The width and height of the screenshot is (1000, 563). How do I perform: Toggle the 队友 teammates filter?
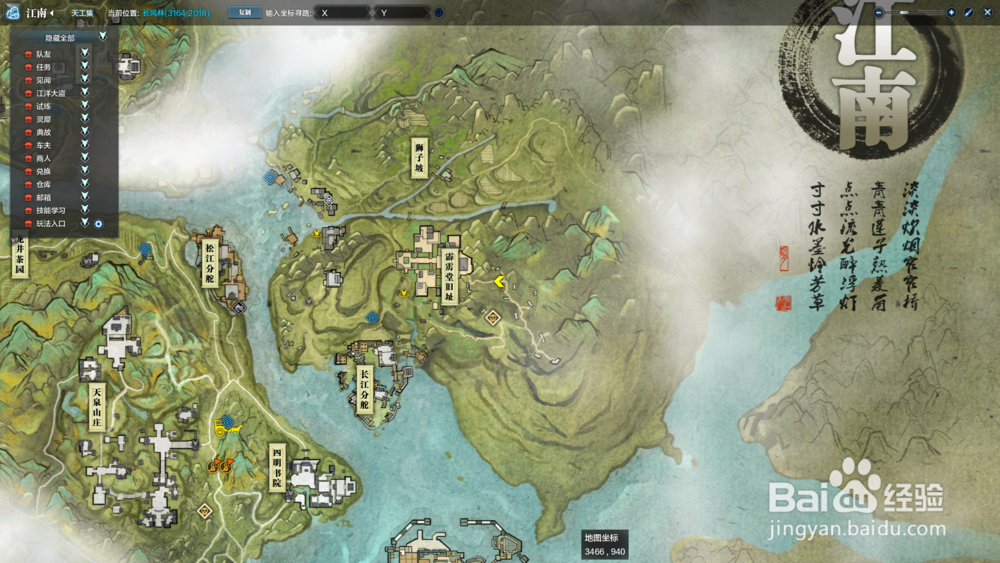tap(85, 53)
